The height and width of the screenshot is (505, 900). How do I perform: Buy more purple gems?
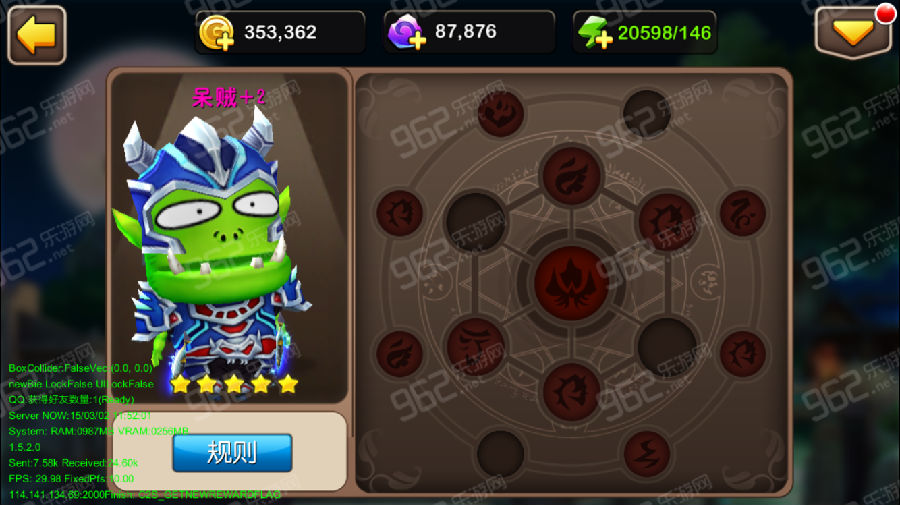(x=406, y=34)
